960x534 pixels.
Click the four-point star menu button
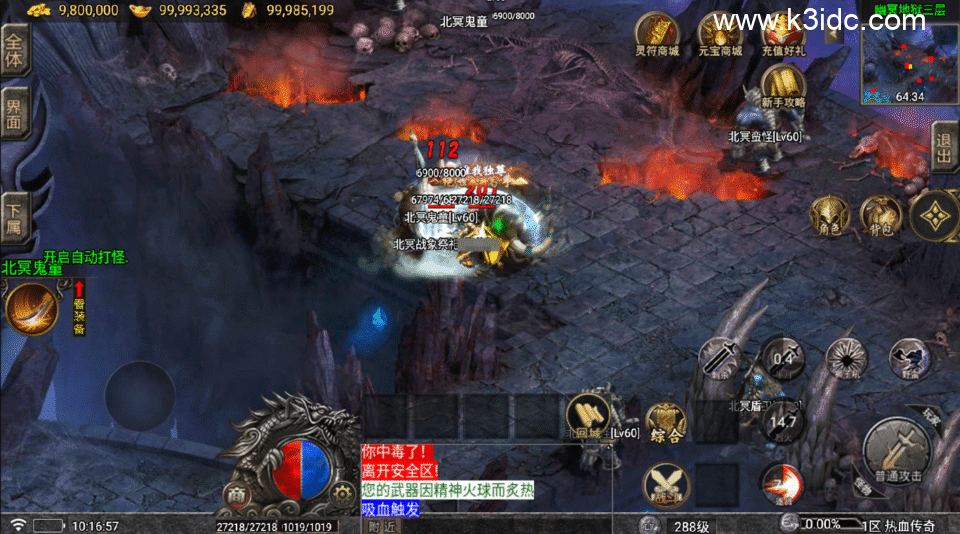(936, 215)
